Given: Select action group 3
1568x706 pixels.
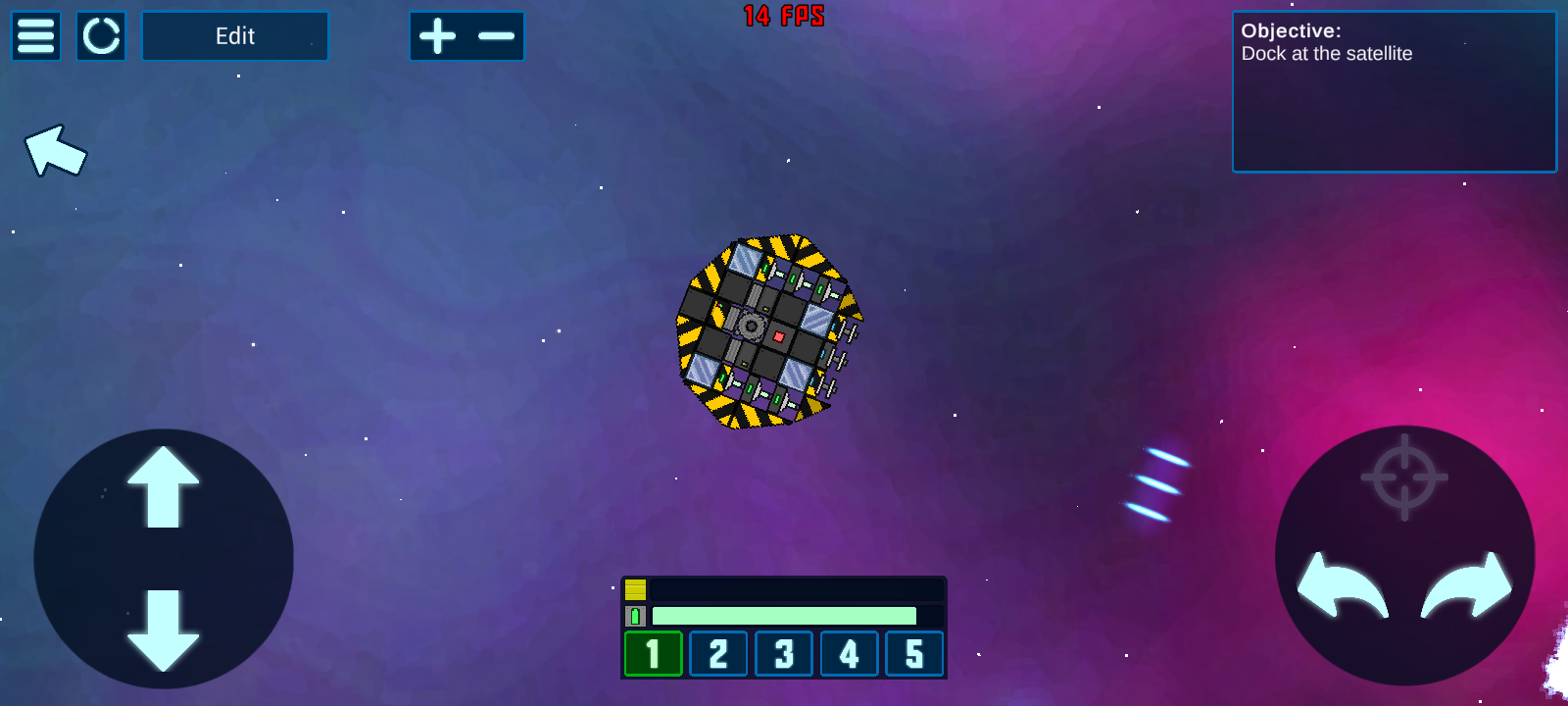Looking at the screenshot, I should pos(784,654).
